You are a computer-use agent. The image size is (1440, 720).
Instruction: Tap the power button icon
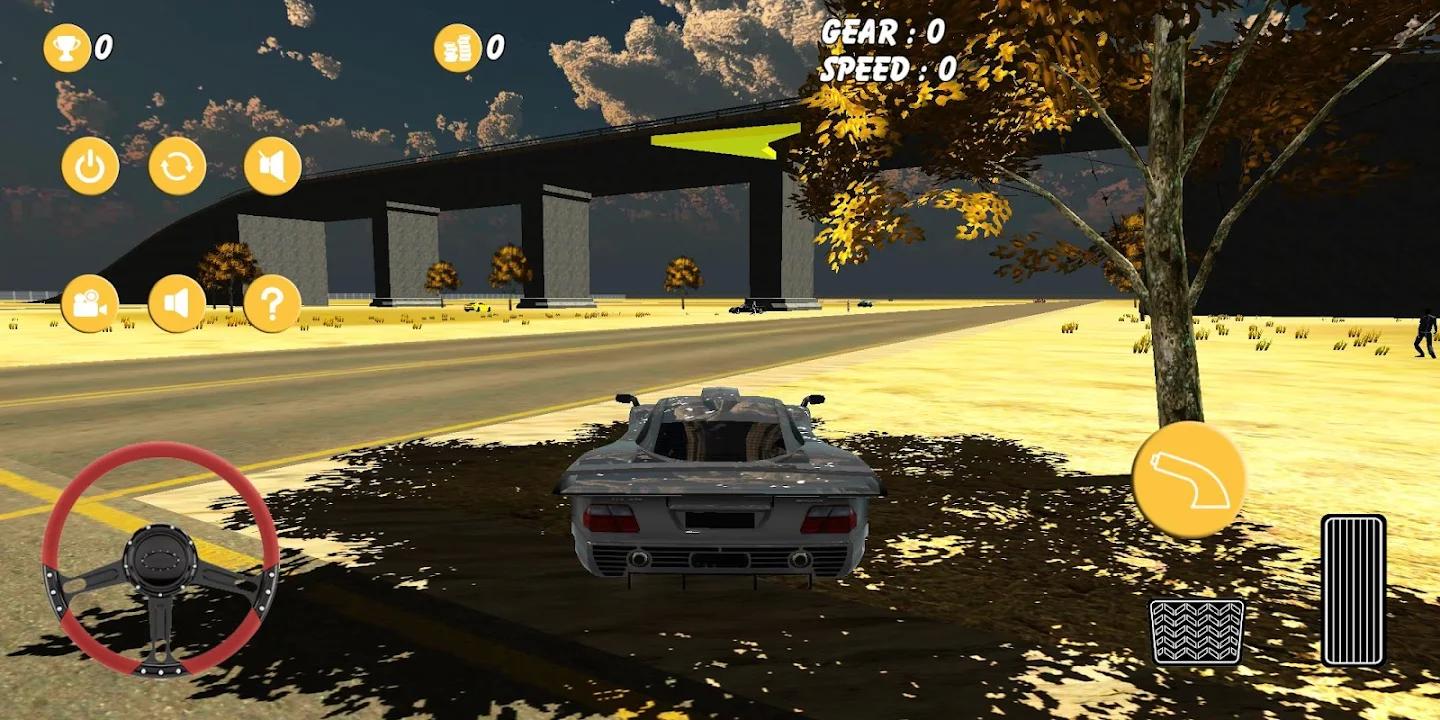pyautogui.click(x=90, y=166)
